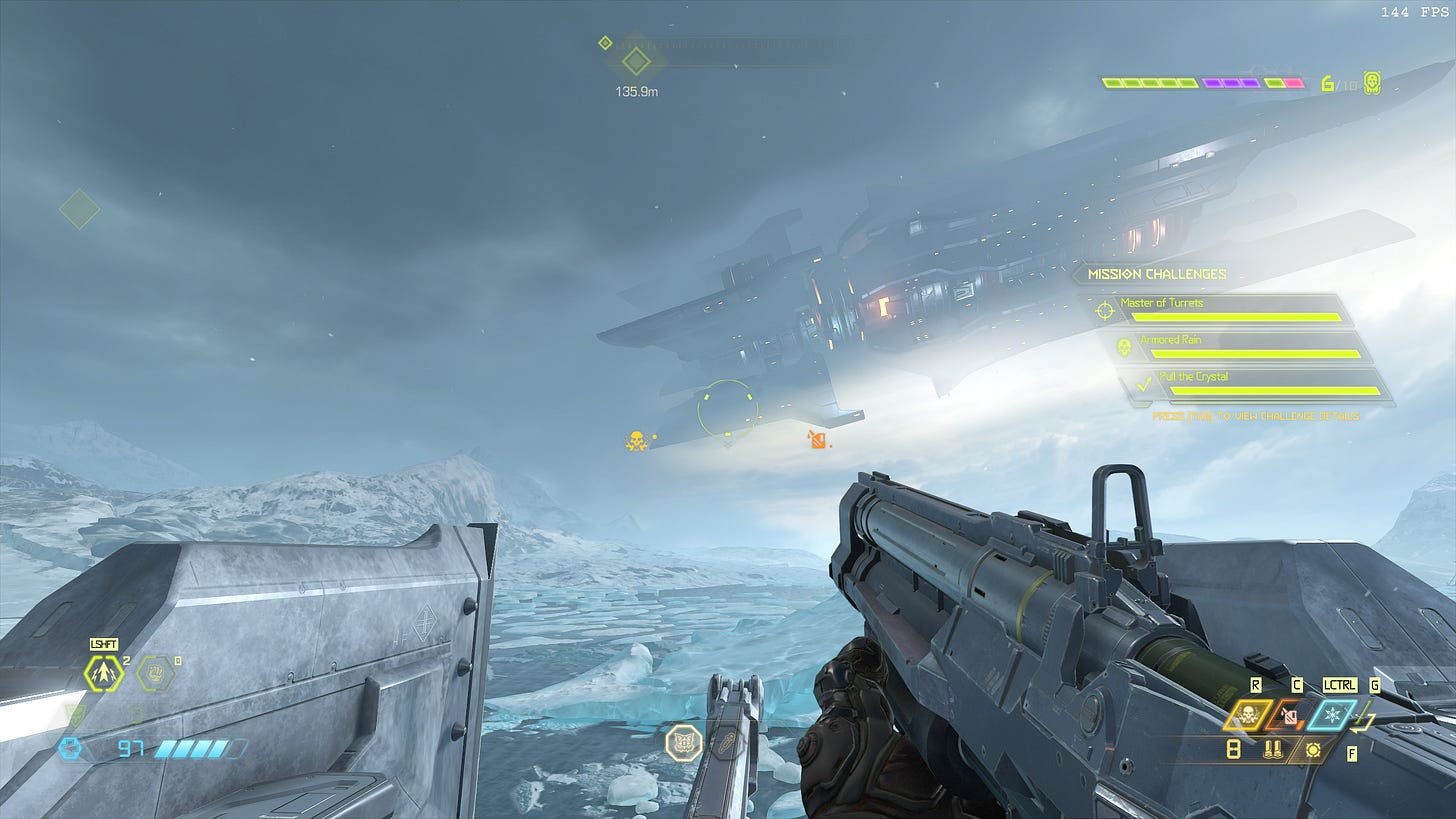Click the octagonal demon face icon
1456x819 pixels.
pos(684,742)
